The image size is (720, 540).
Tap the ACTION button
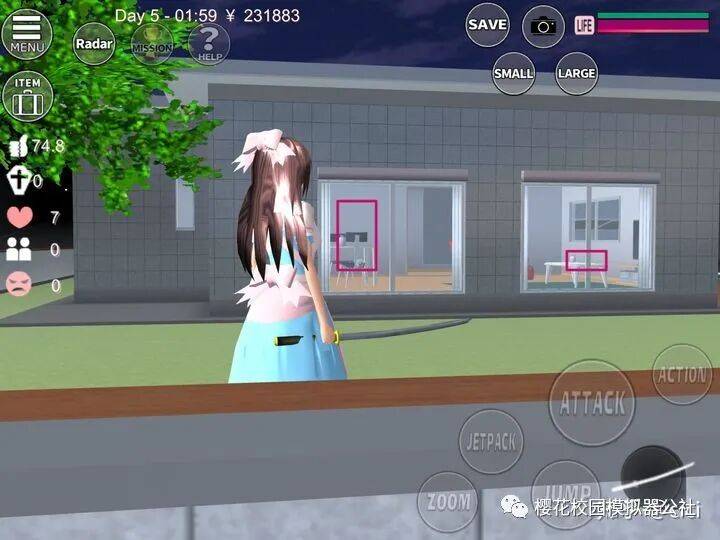[x=682, y=375]
